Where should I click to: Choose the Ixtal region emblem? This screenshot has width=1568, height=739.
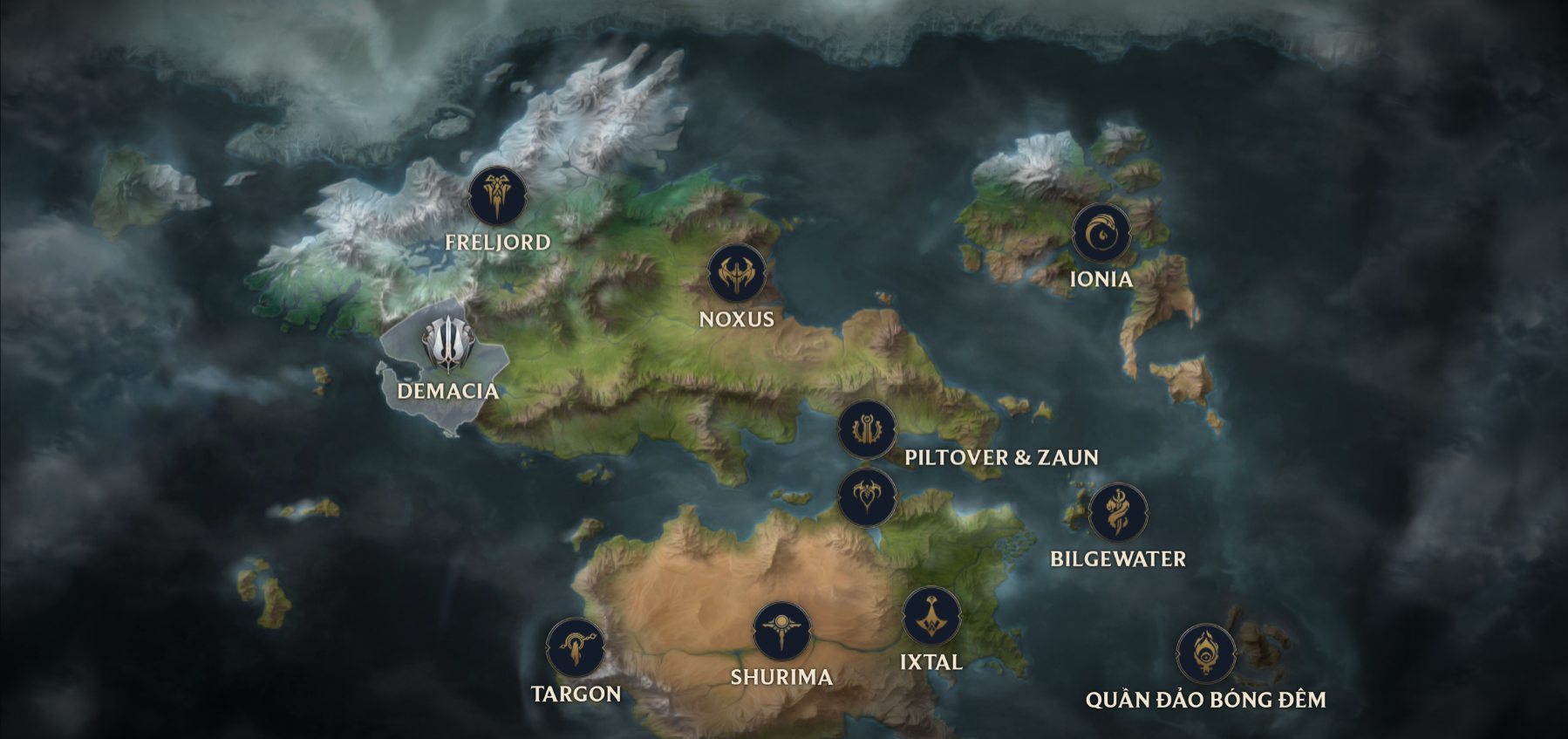(932, 616)
